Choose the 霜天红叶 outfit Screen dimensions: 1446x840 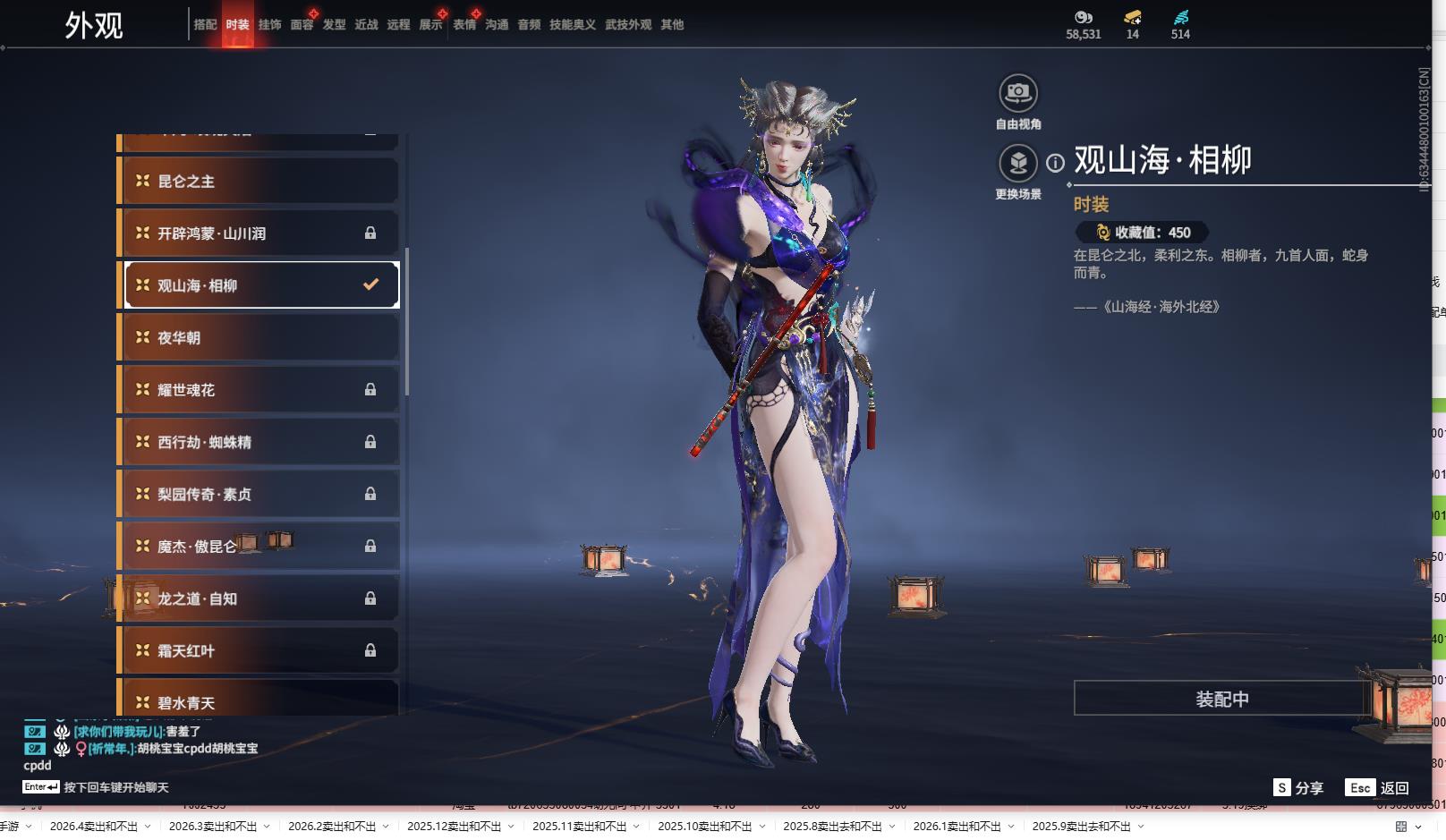[259, 651]
